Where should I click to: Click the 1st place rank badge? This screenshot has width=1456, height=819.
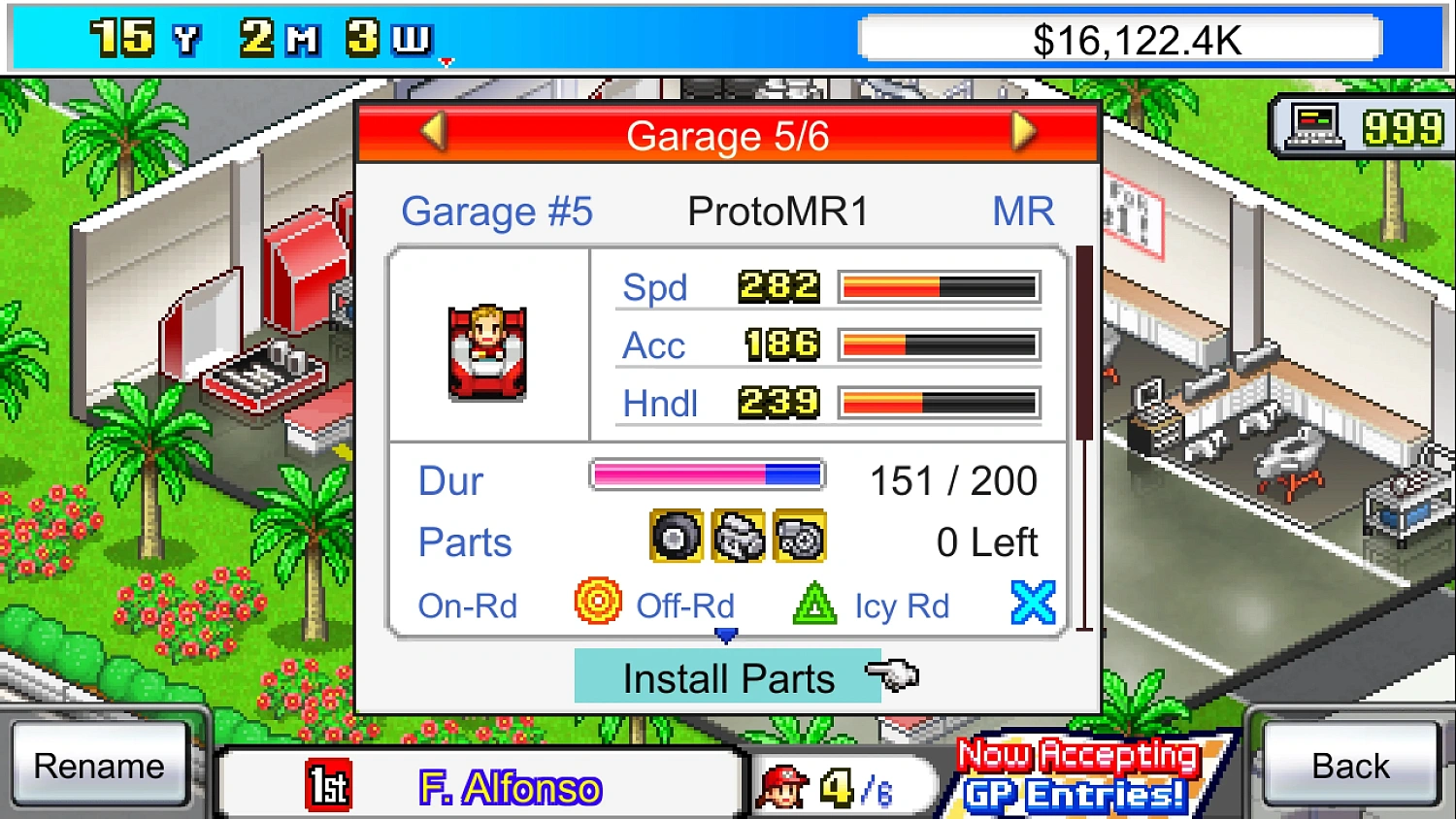point(327,784)
